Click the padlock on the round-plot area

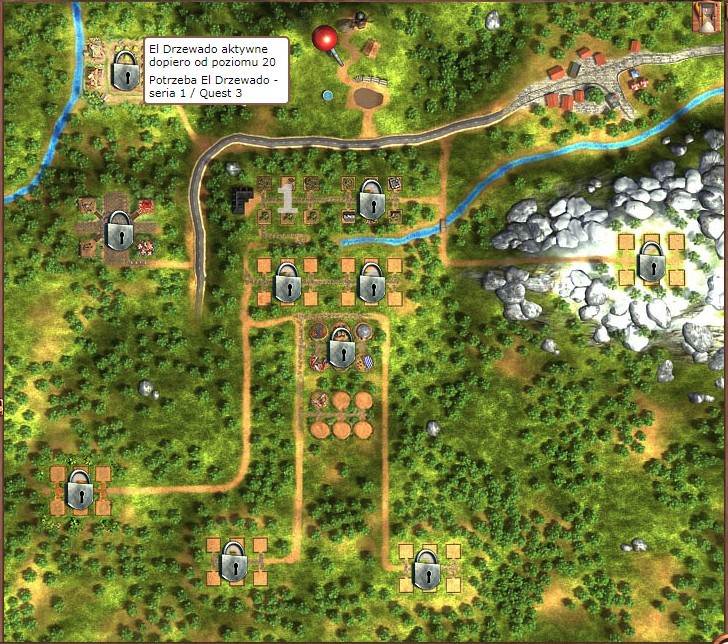click(341, 350)
